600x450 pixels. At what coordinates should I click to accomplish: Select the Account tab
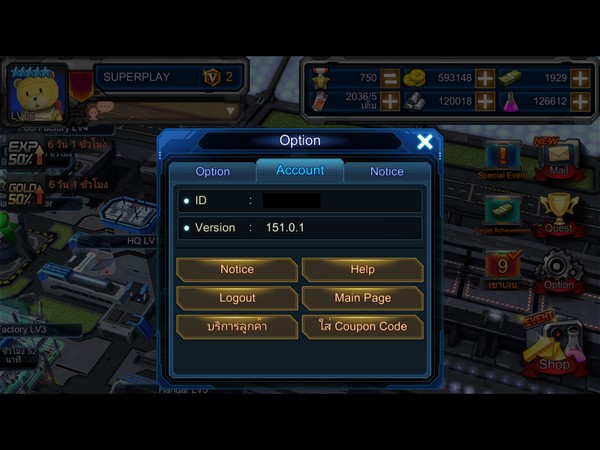coord(300,171)
